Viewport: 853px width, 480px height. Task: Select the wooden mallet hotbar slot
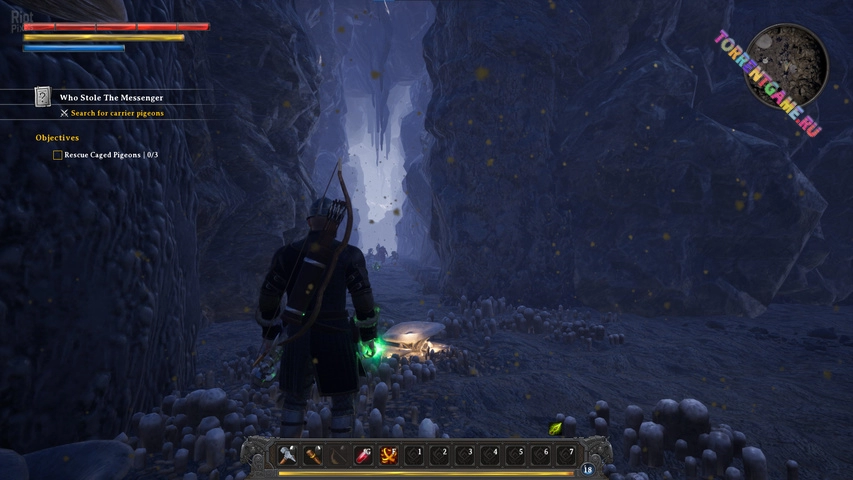click(314, 454)
